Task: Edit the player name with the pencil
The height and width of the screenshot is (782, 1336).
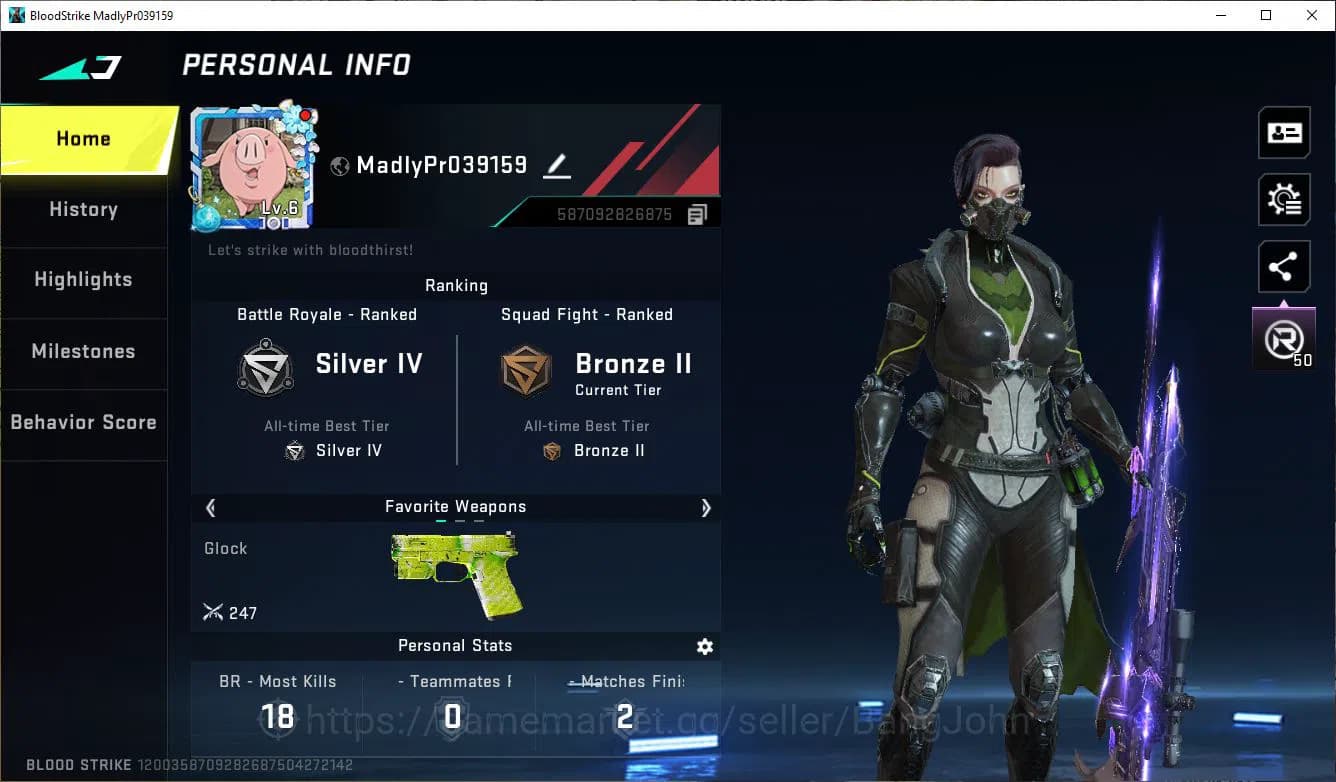Action: (557, 168)
